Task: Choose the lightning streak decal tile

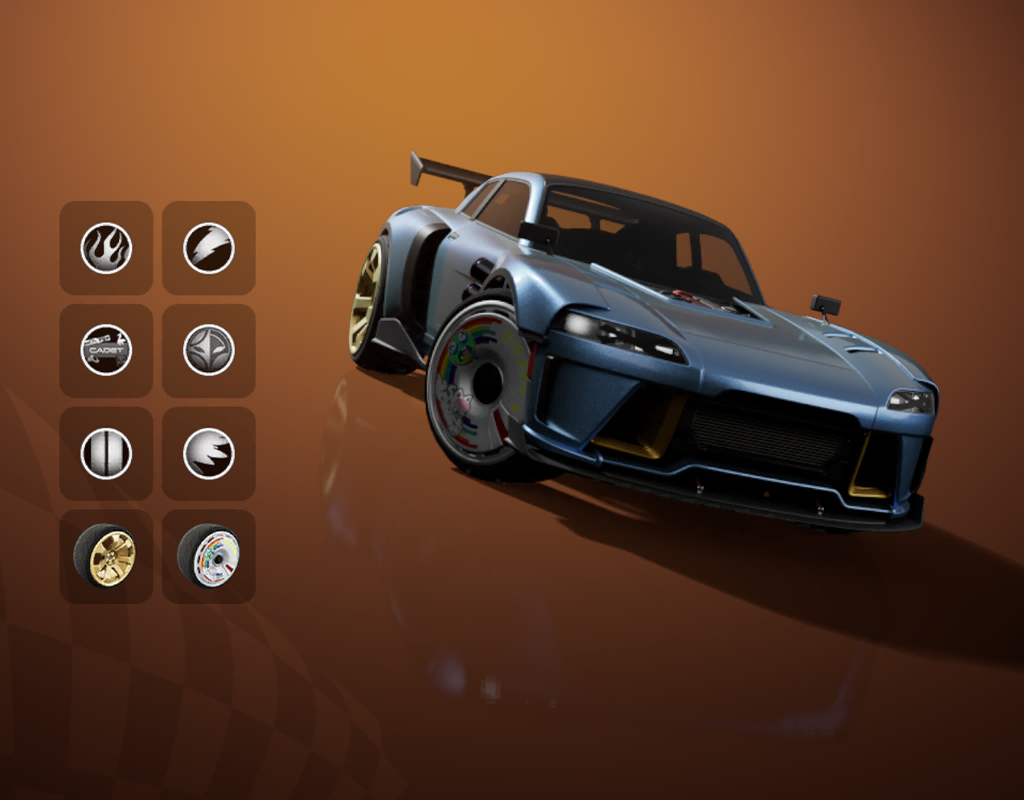Action: [x=209, y=248]
